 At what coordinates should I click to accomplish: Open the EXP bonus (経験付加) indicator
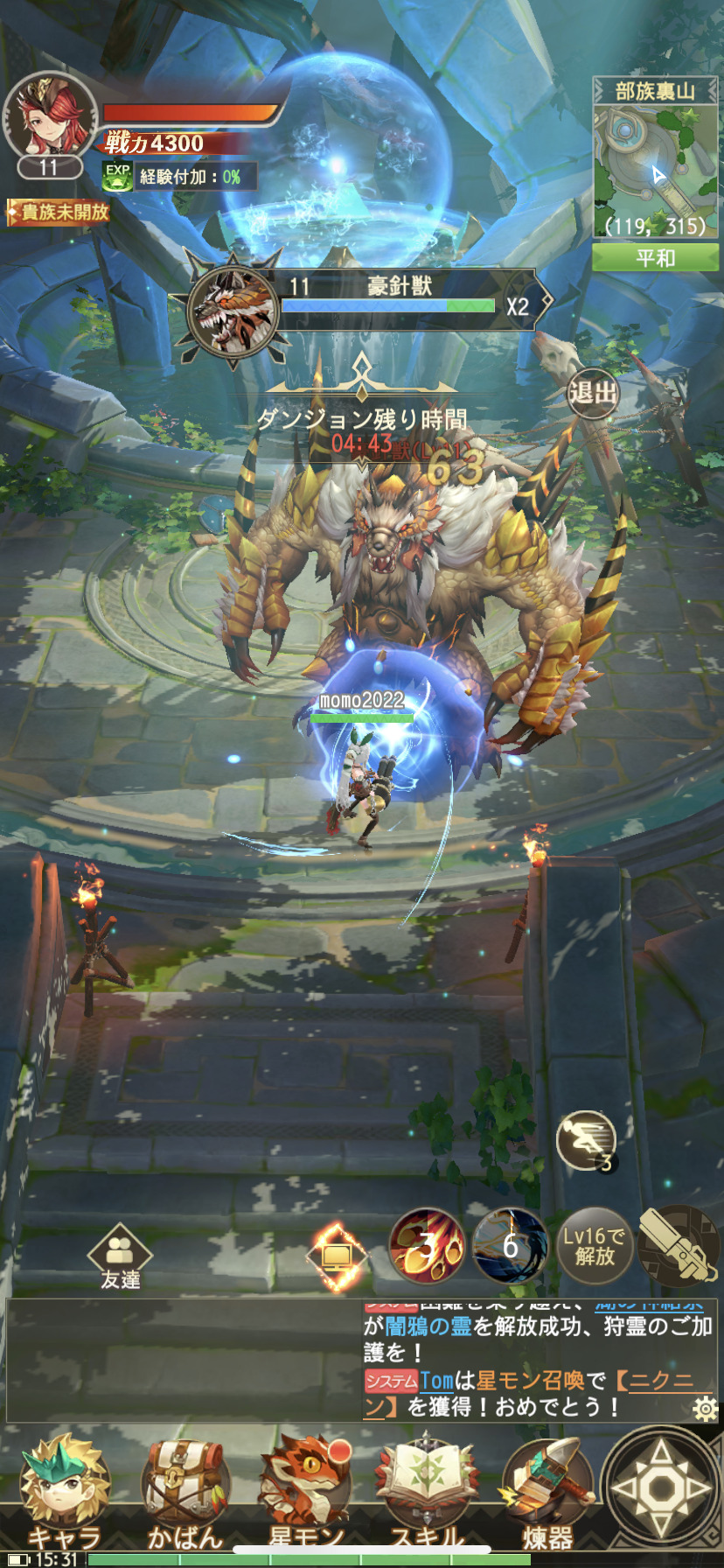(180, 177)
